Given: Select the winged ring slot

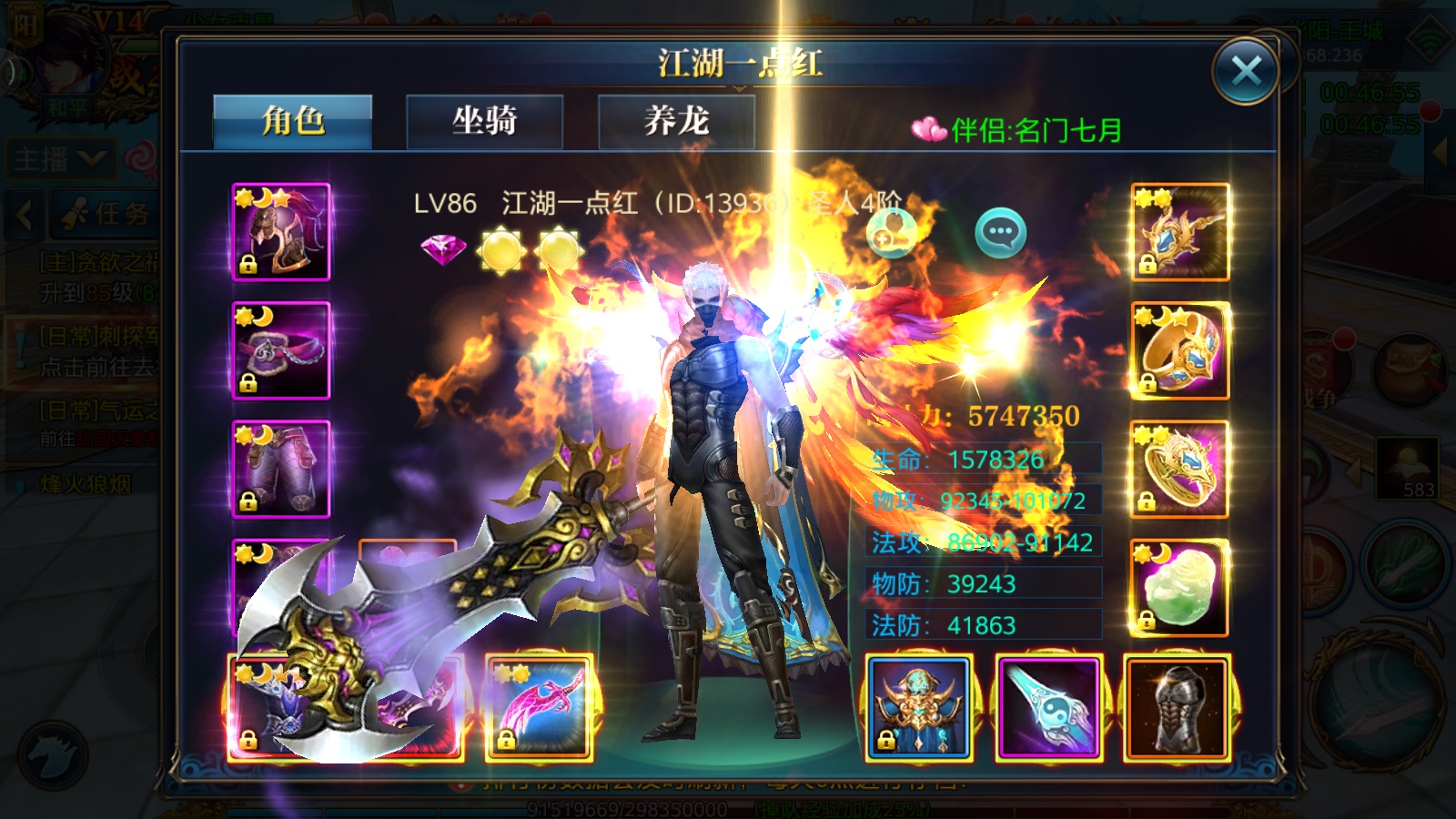Looking at the screenshot, I should point(1180,469).
